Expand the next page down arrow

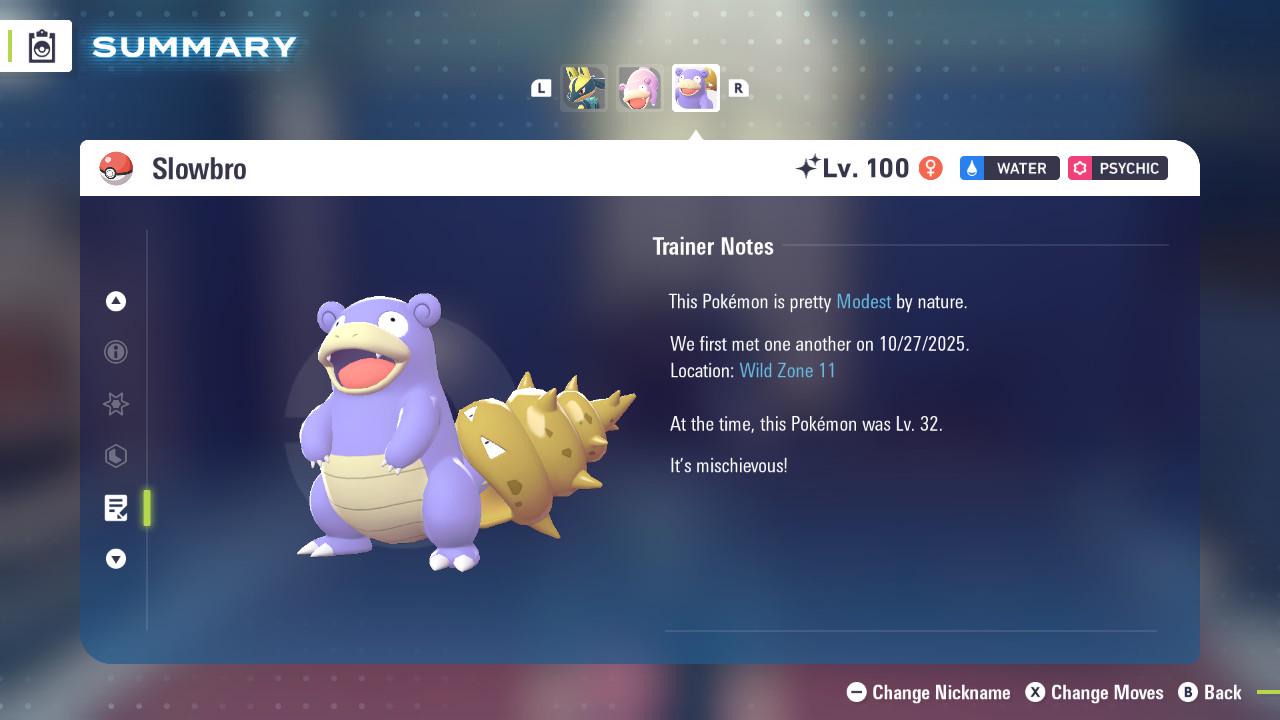tap(116, 559)
